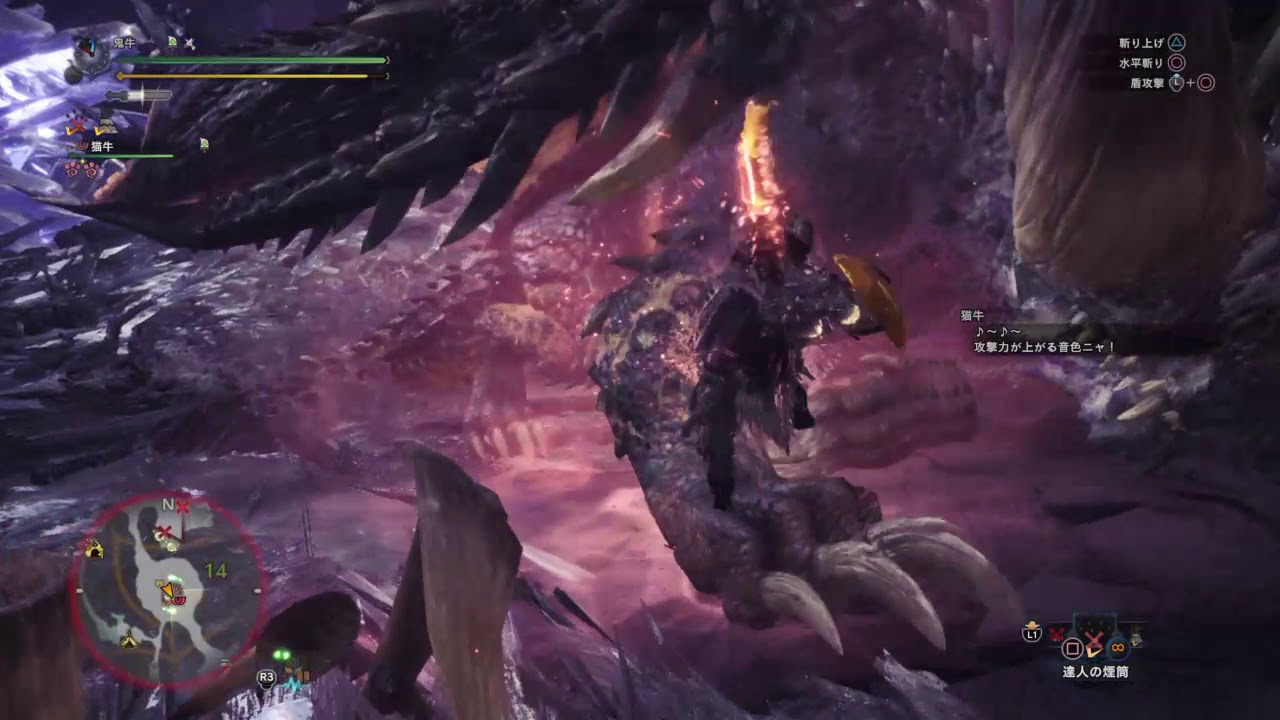The image size is (1280, 720).
Task: Click the 猫牛 Palico chat message
Action: click(x=1044, y=338)
